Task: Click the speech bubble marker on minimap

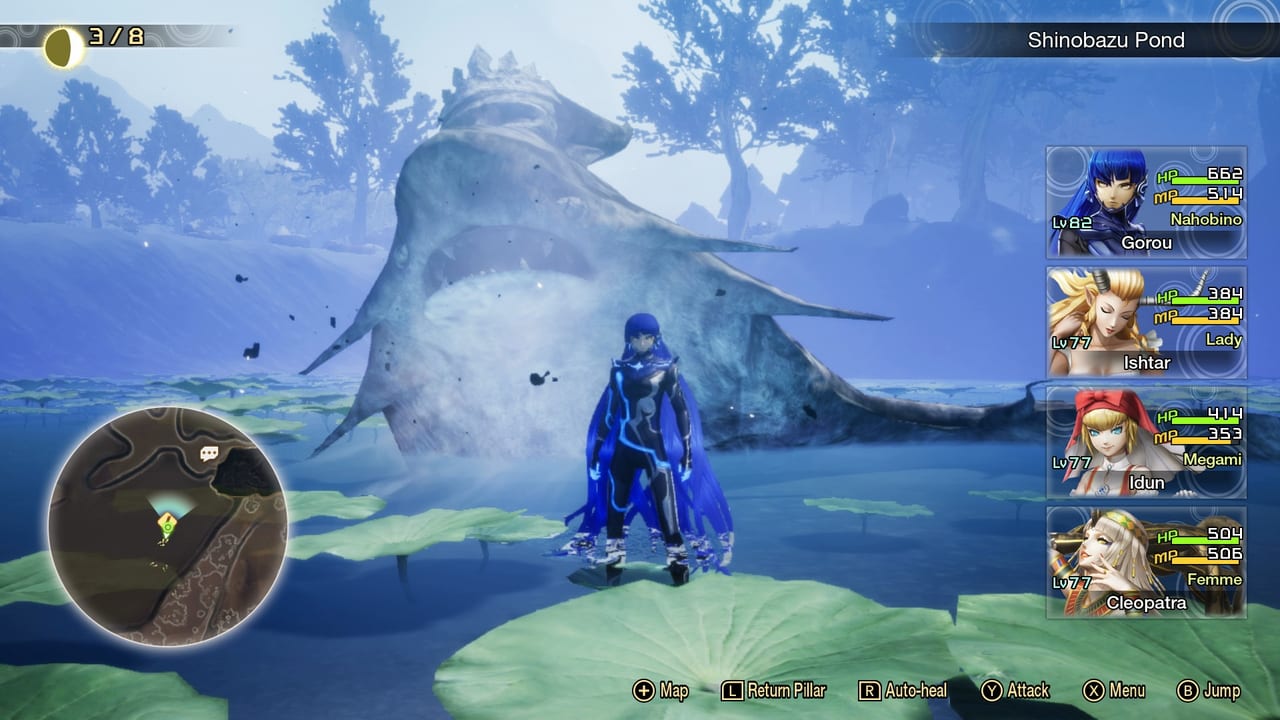Action: tap(209, 454)
